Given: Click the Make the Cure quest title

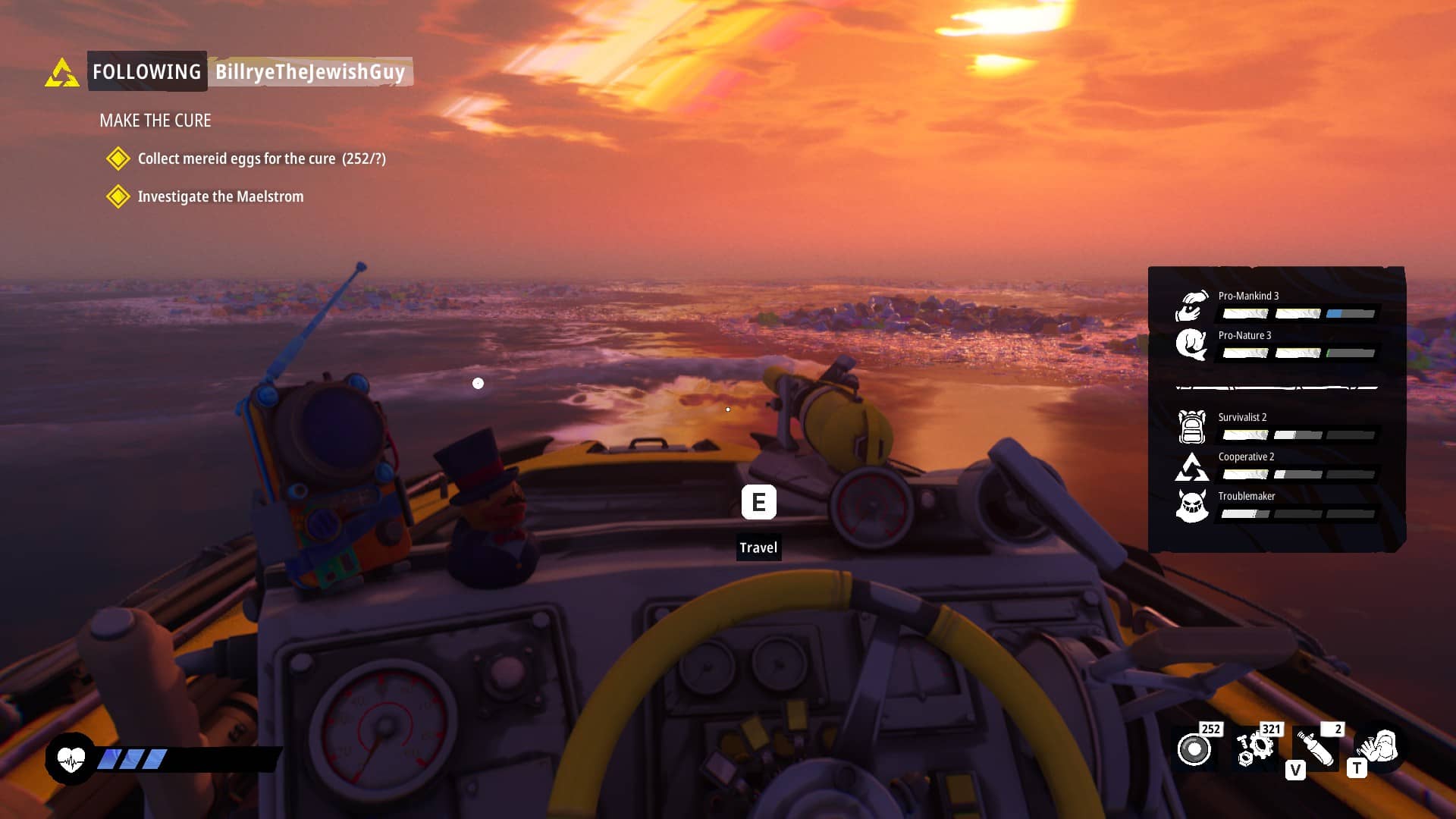Looking at the screenshot, I should [155, 121].
